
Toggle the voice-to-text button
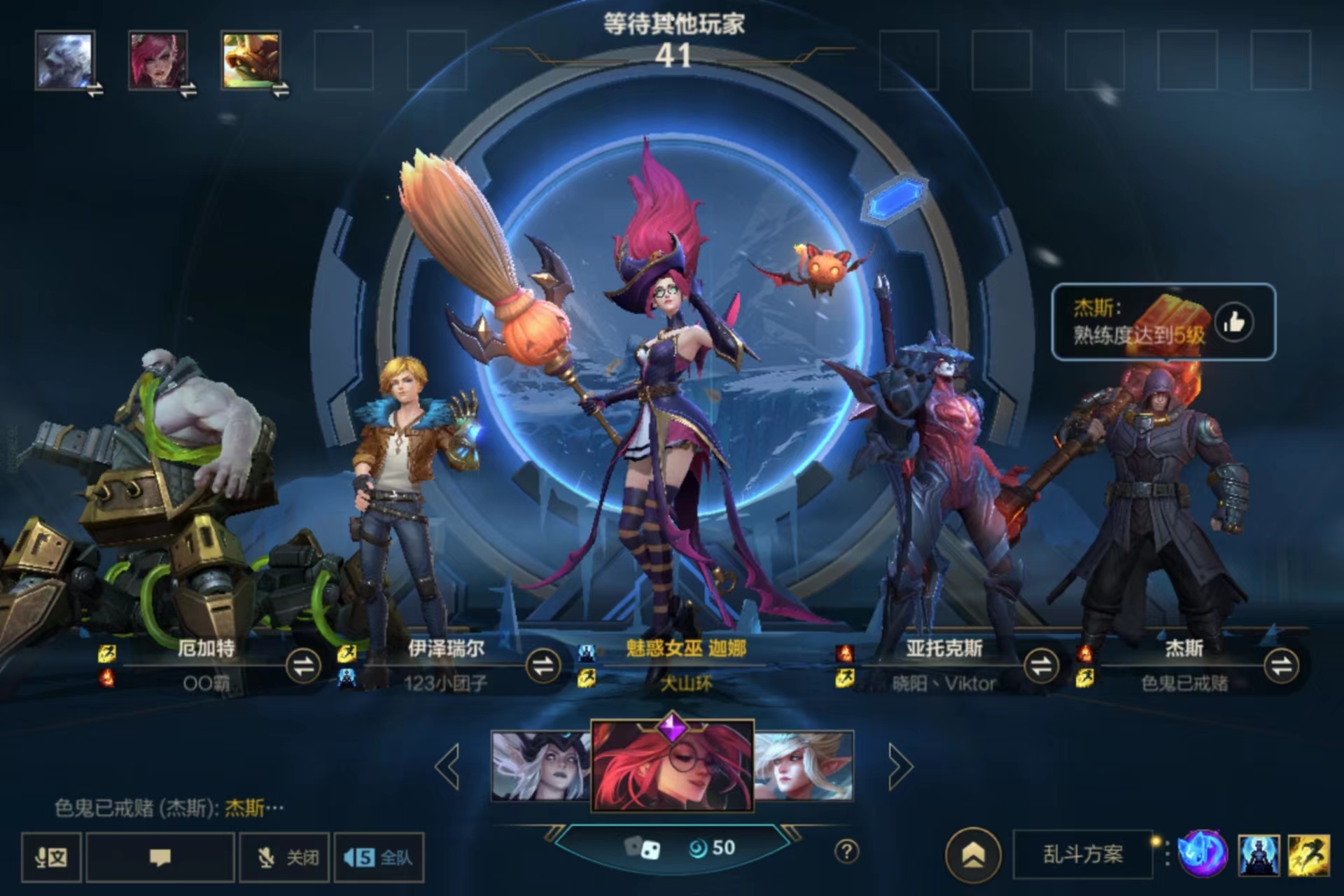tap(51, 857)
